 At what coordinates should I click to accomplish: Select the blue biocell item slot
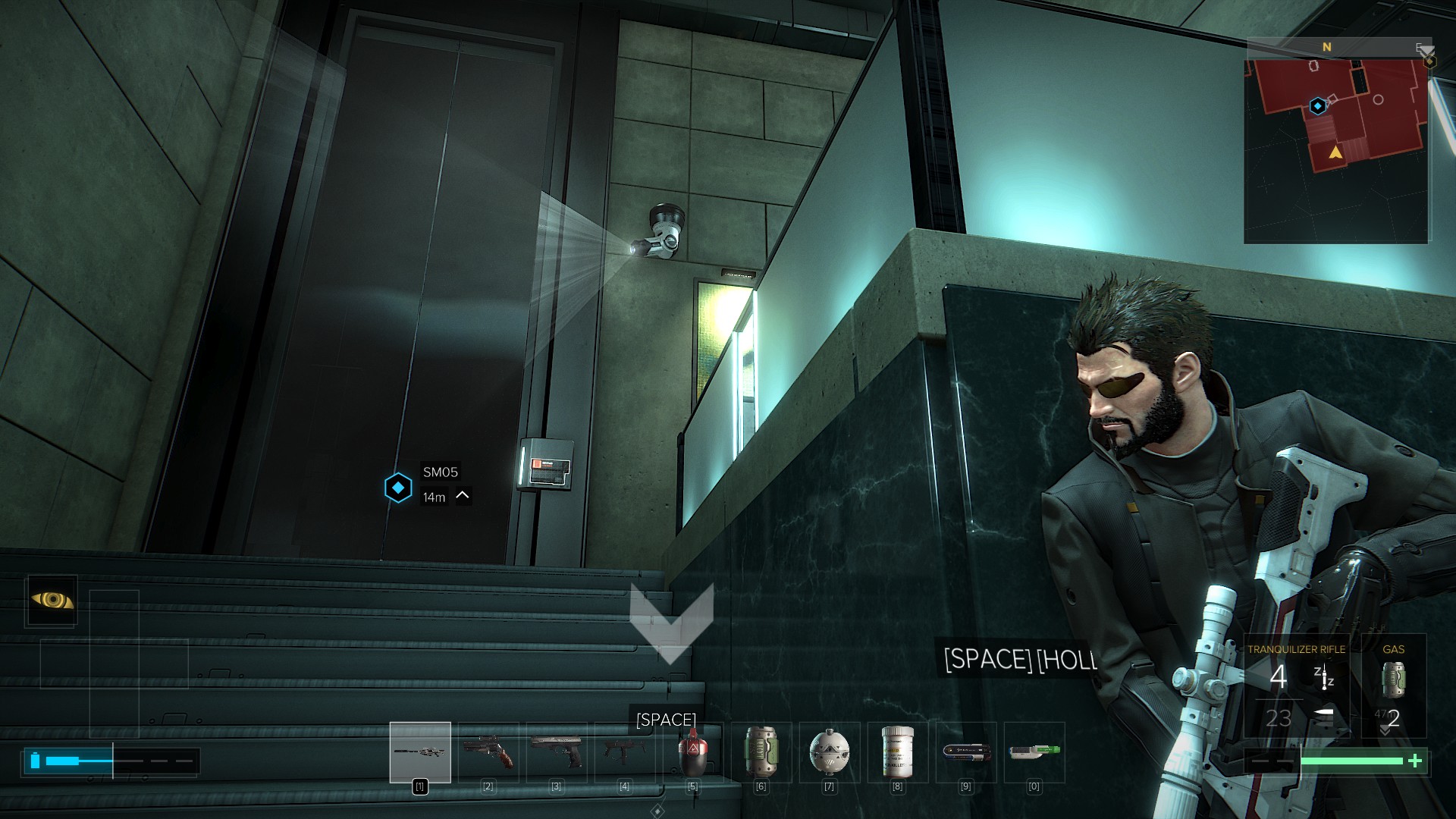[x=965, y=752]
